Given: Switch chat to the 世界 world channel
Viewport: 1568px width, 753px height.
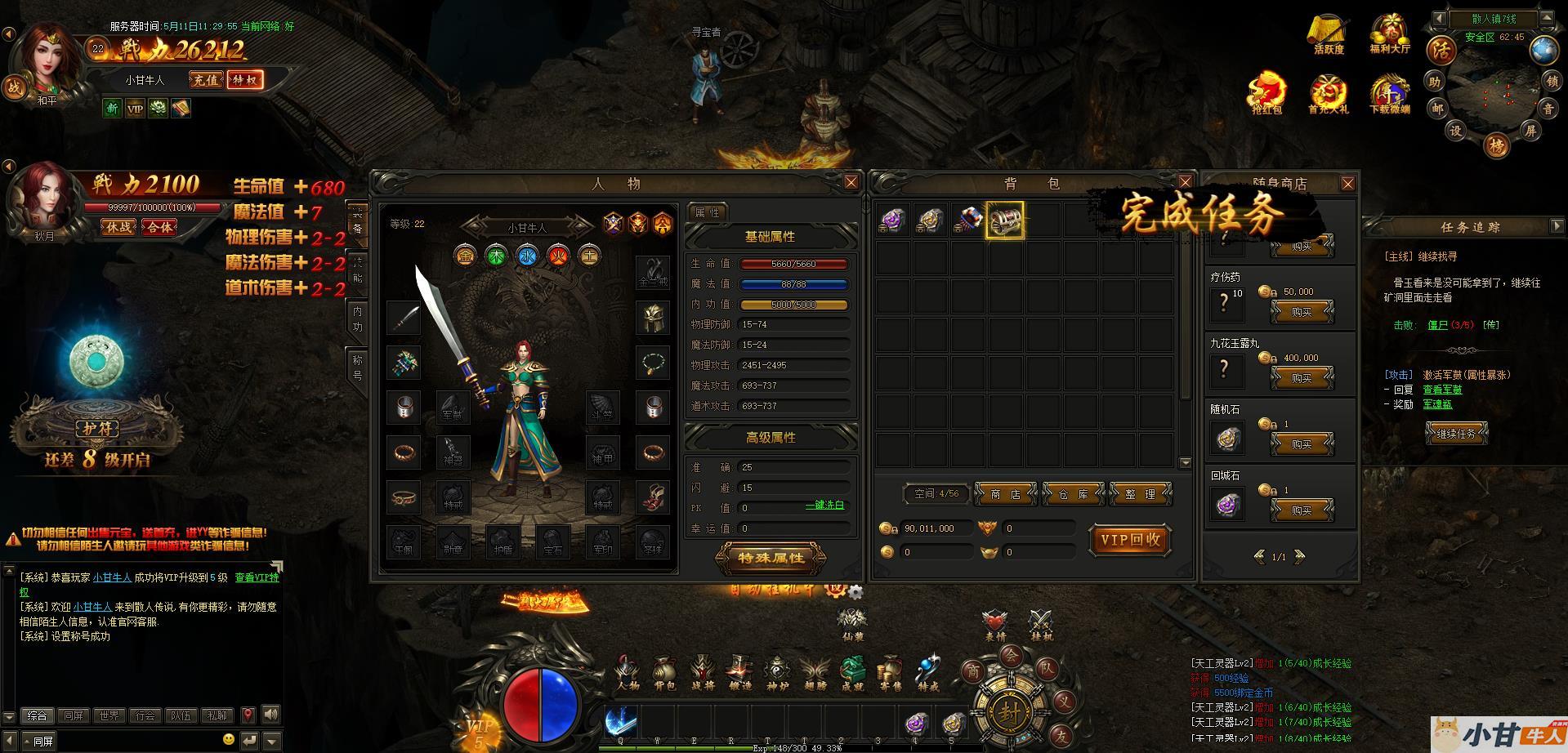Looking at the screenshot, I should click(109, 715).
